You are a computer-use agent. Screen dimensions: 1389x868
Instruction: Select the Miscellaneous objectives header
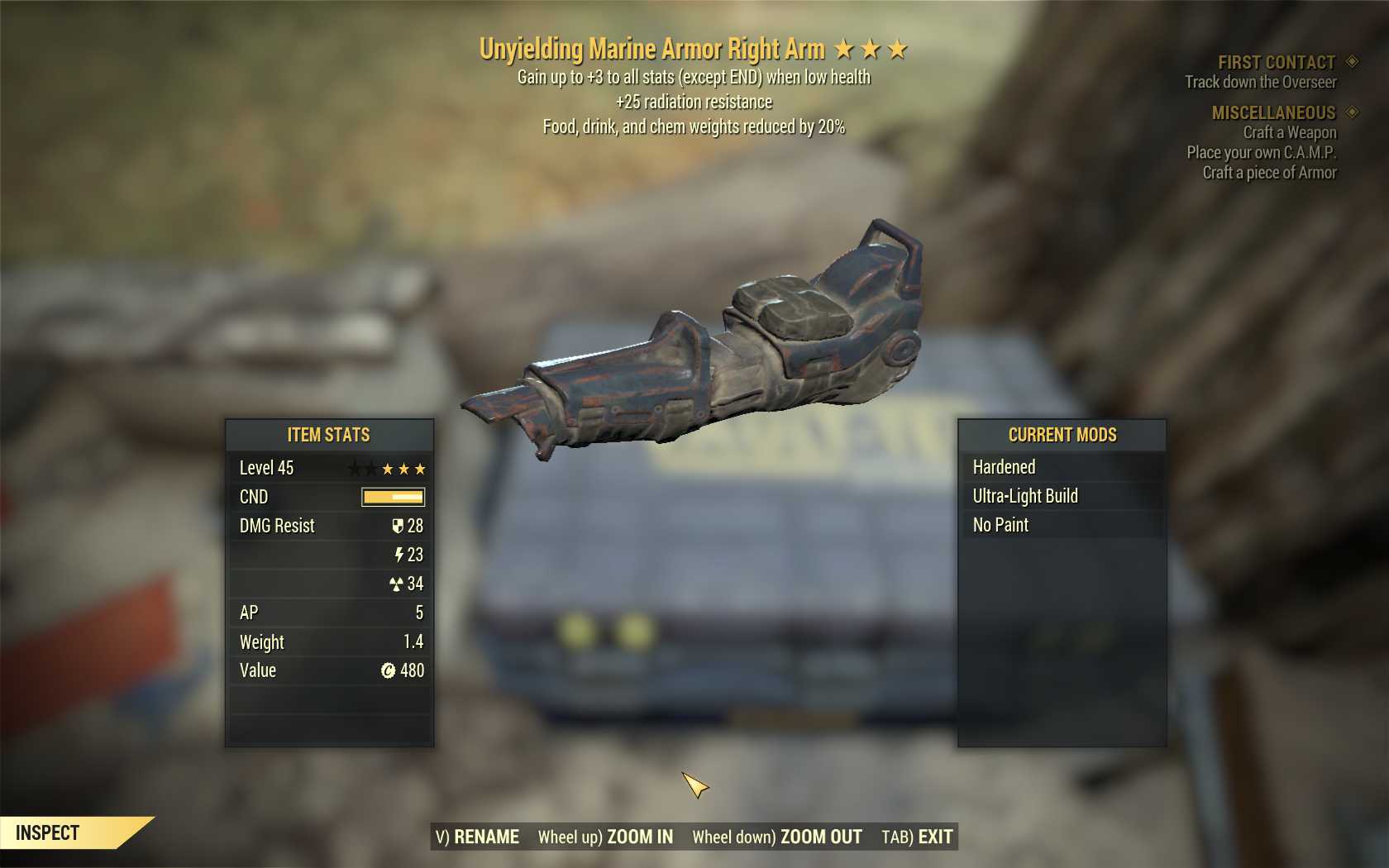(1273, 112)
